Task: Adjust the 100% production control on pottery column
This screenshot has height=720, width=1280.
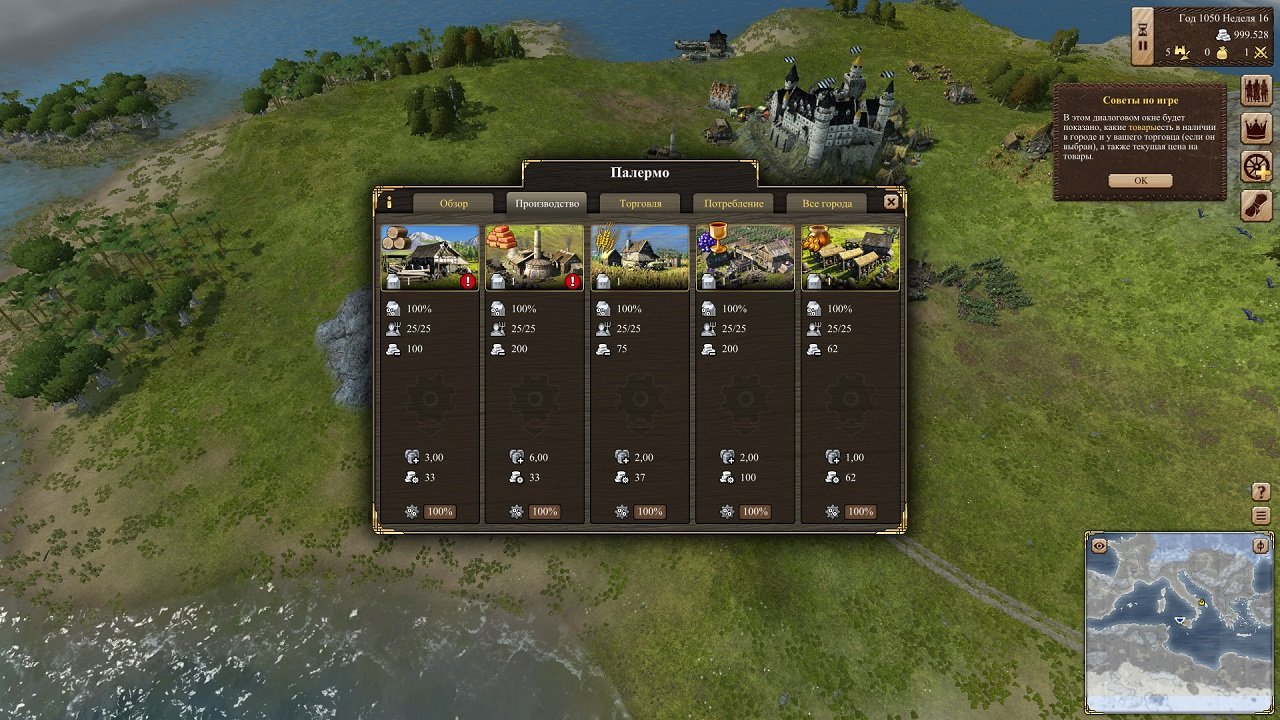Action: [859, 511]
